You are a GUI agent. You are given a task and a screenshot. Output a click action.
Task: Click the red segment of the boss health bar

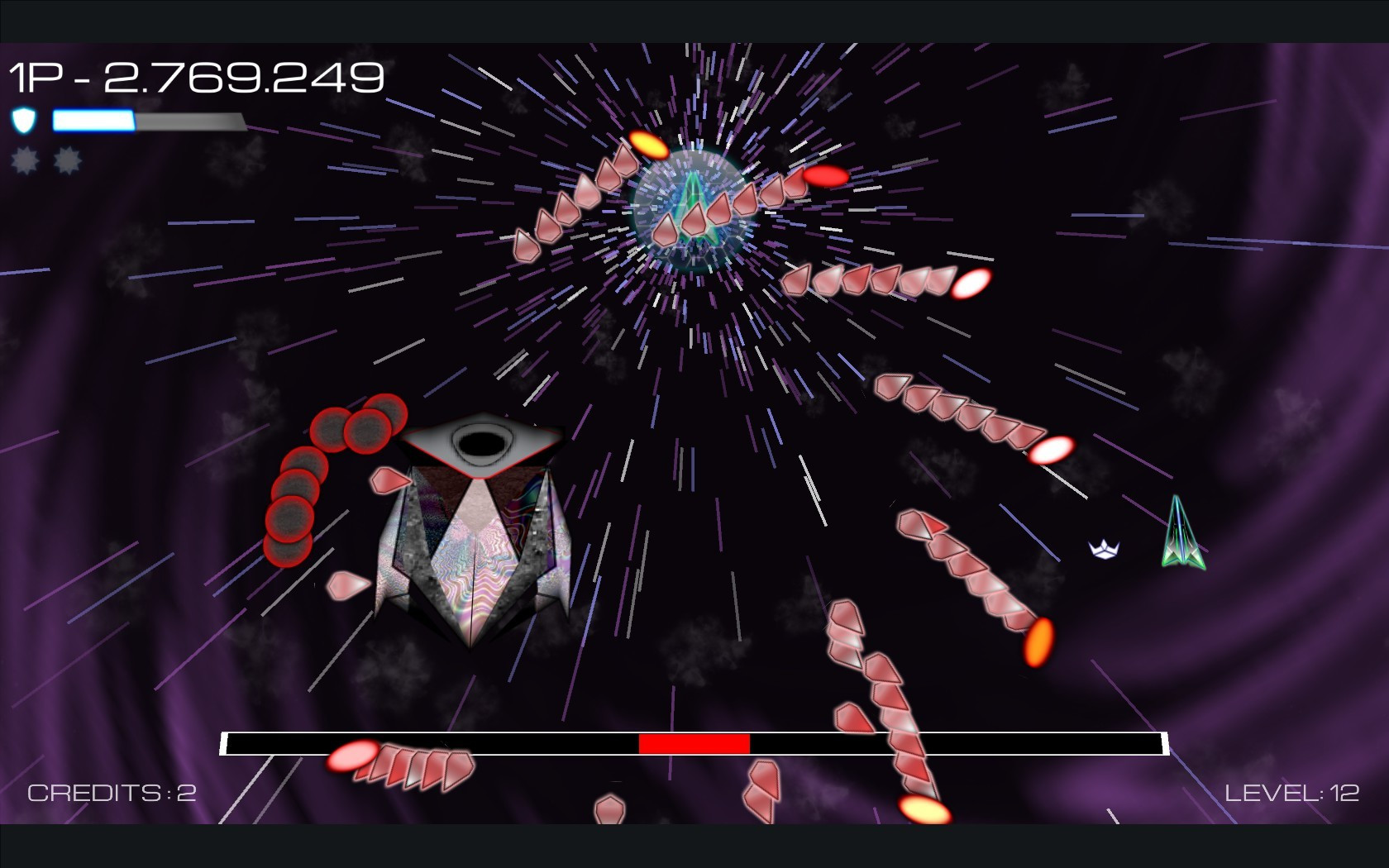pyautogui.click(x=694, y=744)
